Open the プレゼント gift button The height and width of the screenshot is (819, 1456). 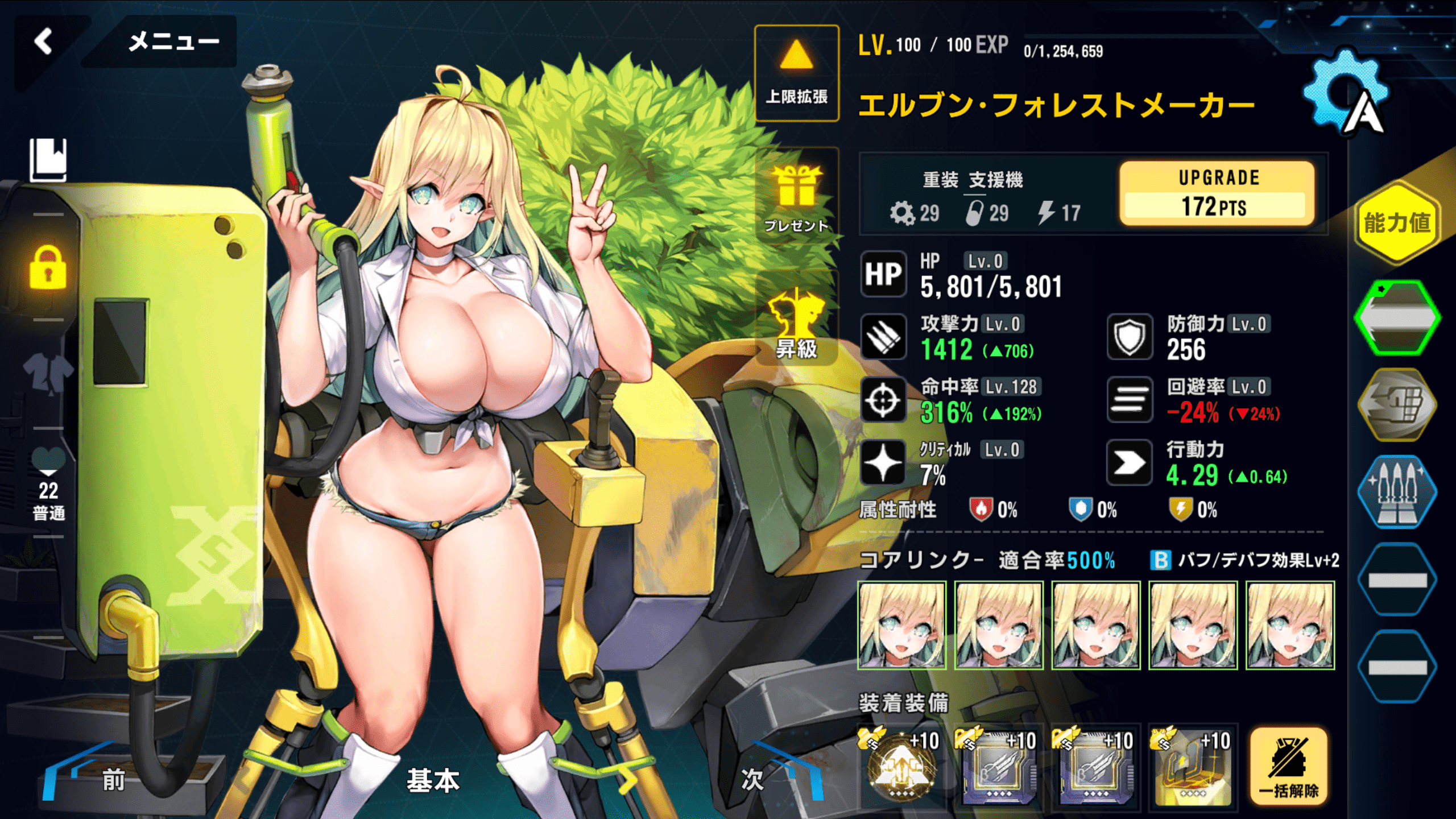coord(796,197)
